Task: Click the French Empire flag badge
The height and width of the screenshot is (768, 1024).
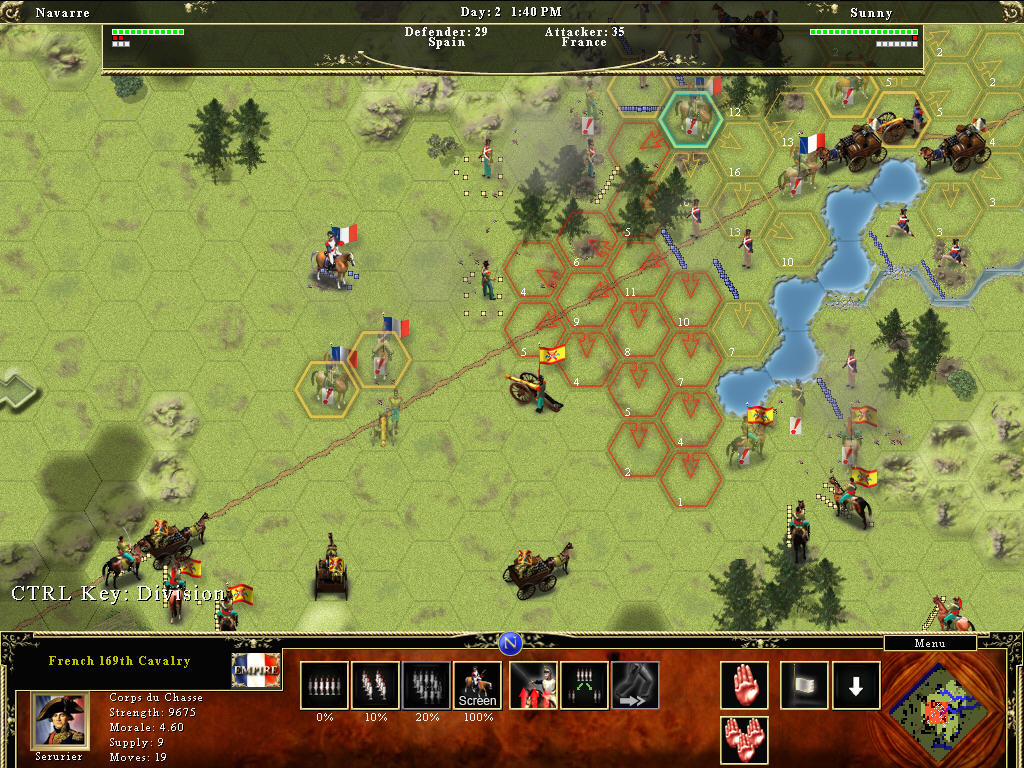Action: click(255, 671)
